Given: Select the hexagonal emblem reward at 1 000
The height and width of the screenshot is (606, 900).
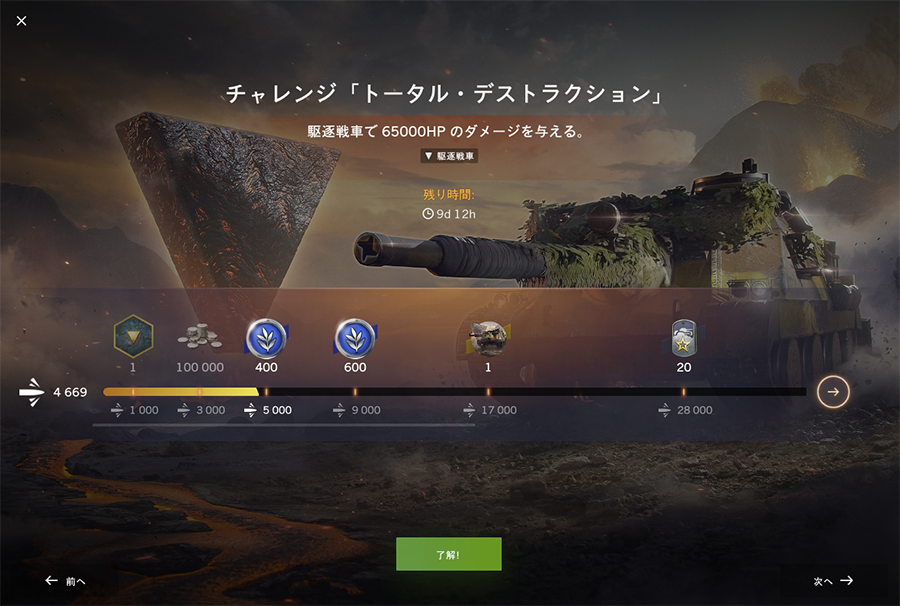Looking at the screenshot, I should [x=132, y=337].
